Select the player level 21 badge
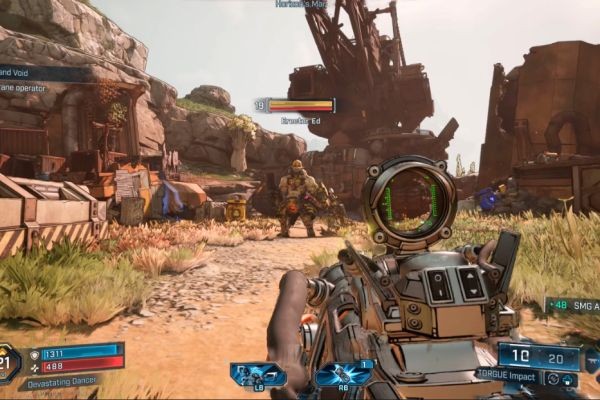Image resolution: width=600 pixels, height=400 pixels. pyautogui.click(x=9, y=361)
